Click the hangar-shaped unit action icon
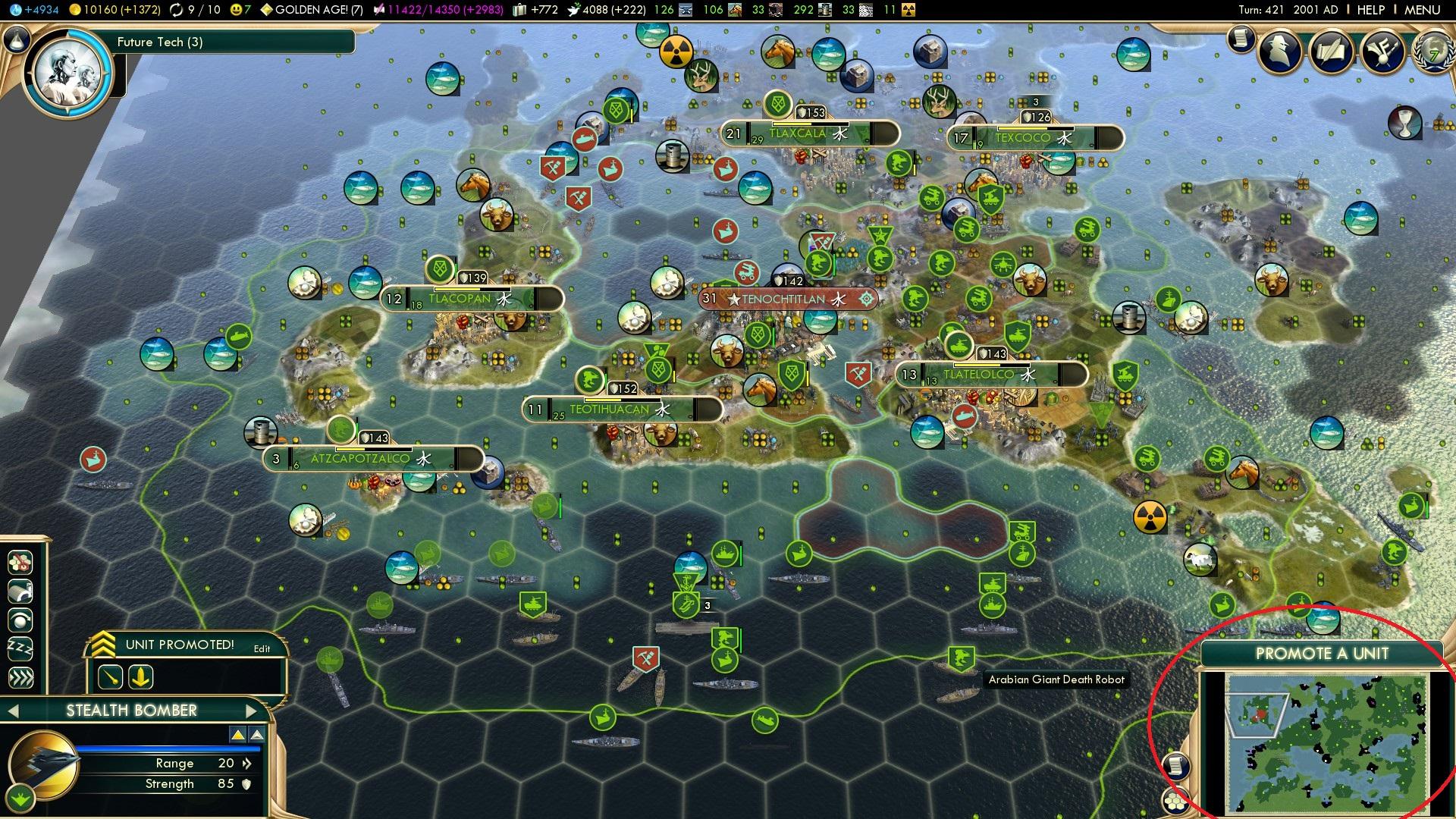 20,591
